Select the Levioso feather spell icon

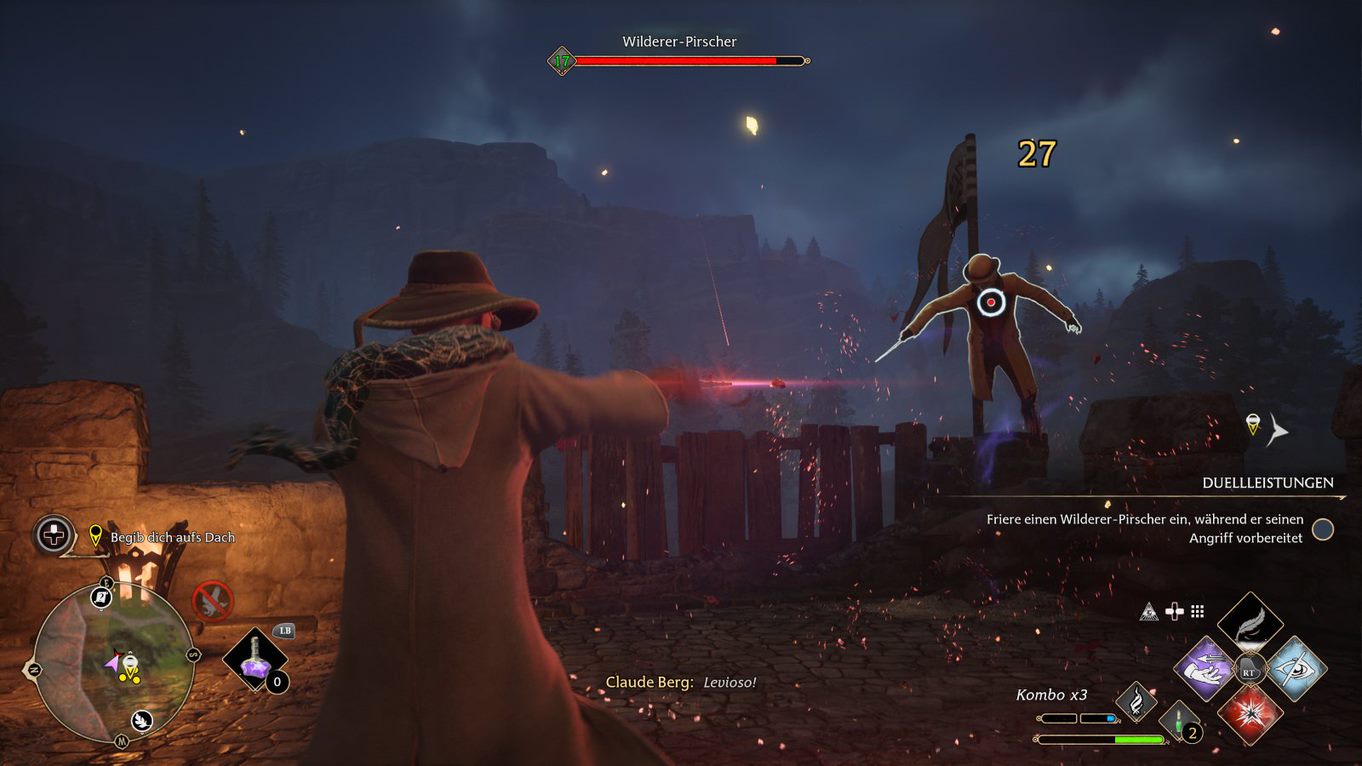tap(1250, 624)
